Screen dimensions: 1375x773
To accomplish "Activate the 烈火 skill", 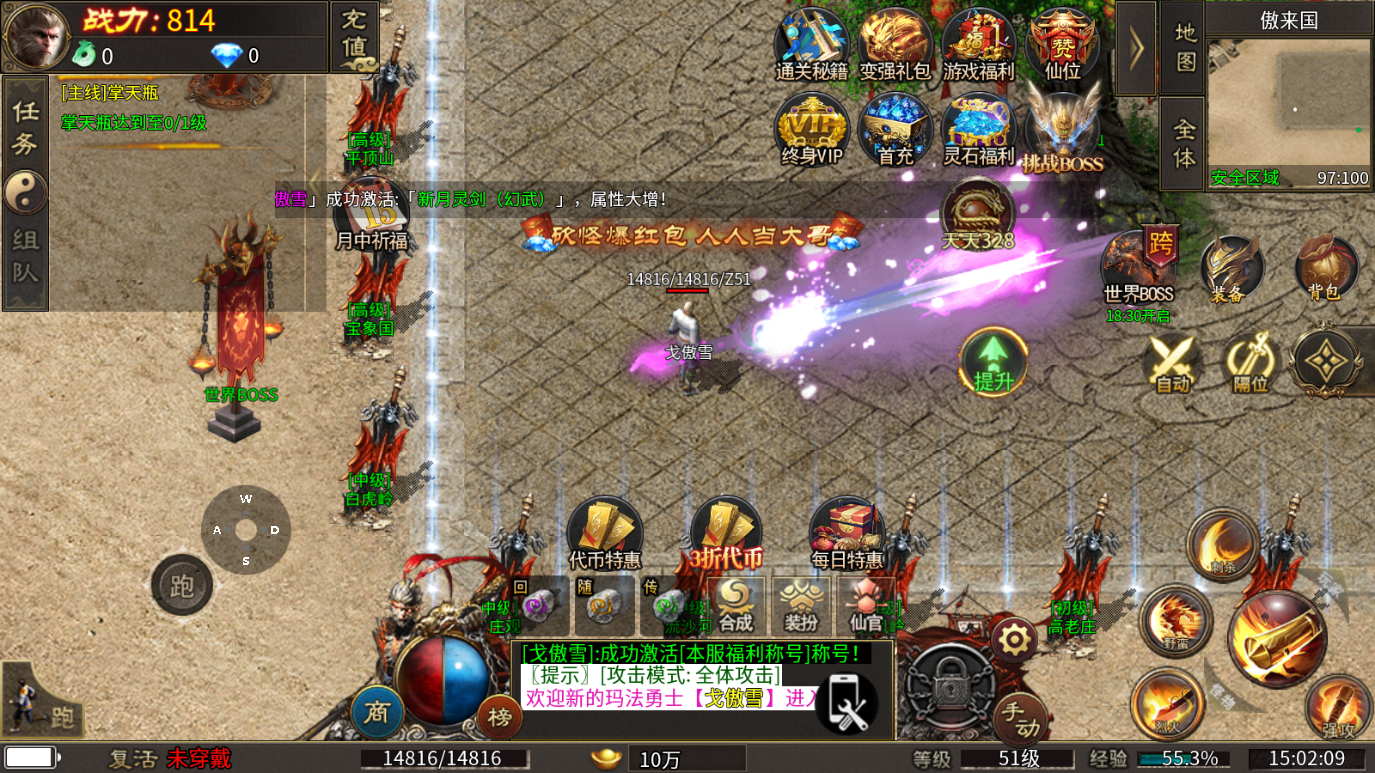I will pyautogui.click(x=1167, y=704).
